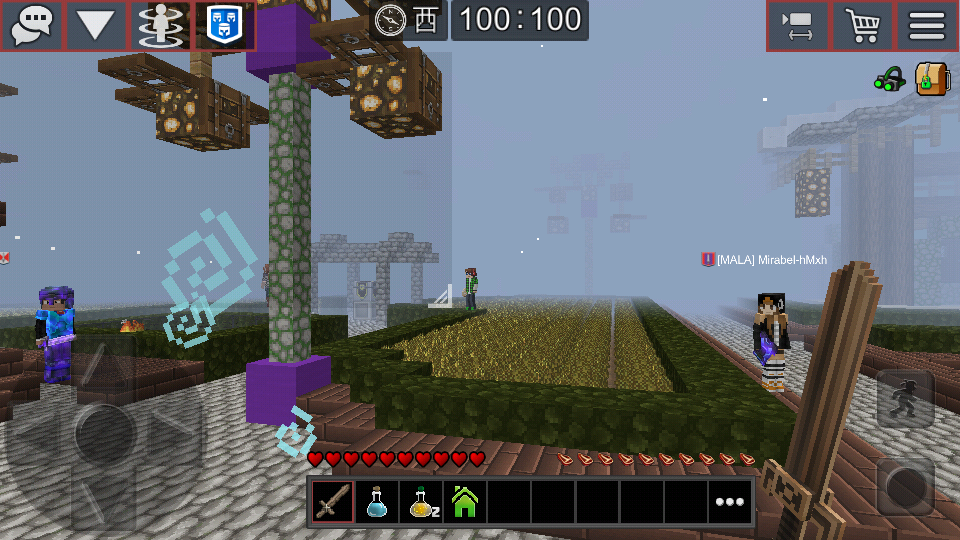Select the yellow potion hotbar slot
This screenshot has width=960, height=540.
(420, 501)
